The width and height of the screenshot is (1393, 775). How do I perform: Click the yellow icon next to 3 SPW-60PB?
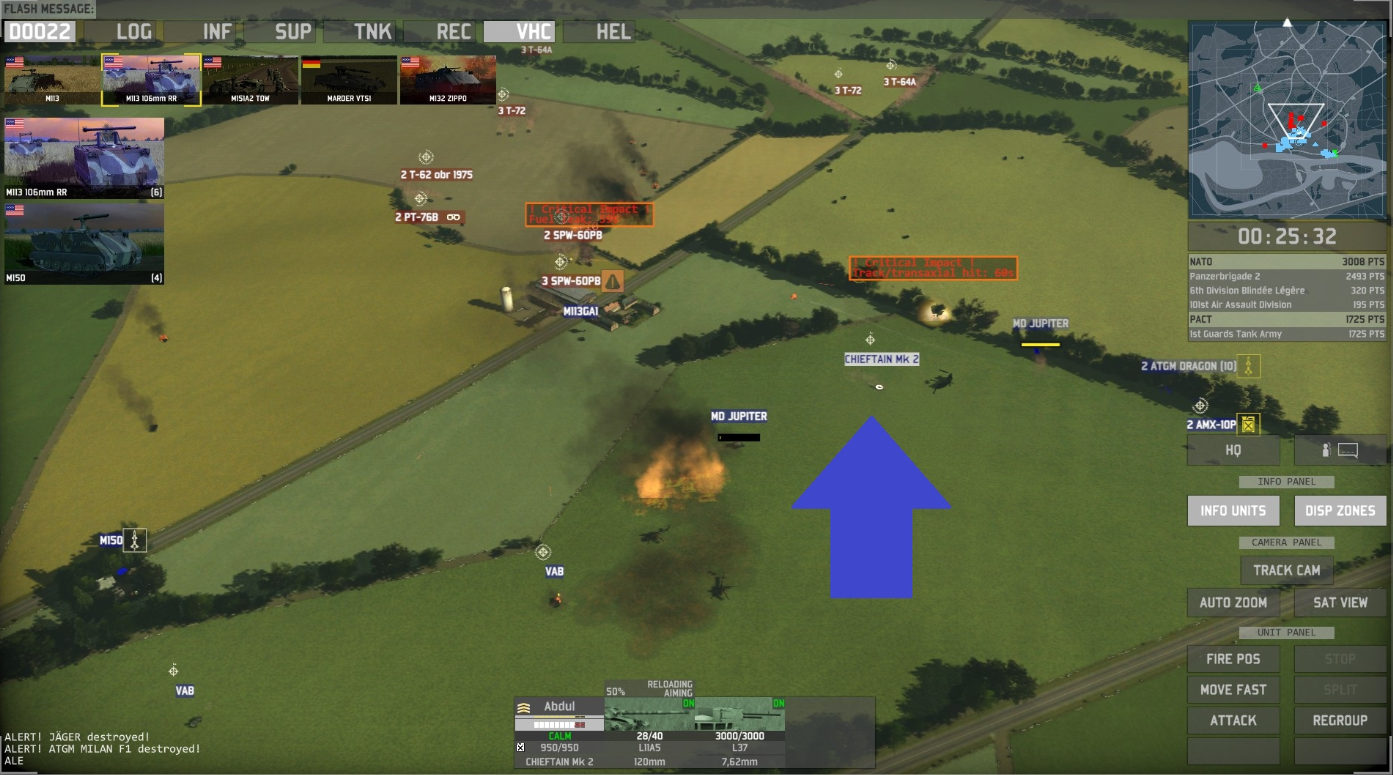click(x=611, y=281)
